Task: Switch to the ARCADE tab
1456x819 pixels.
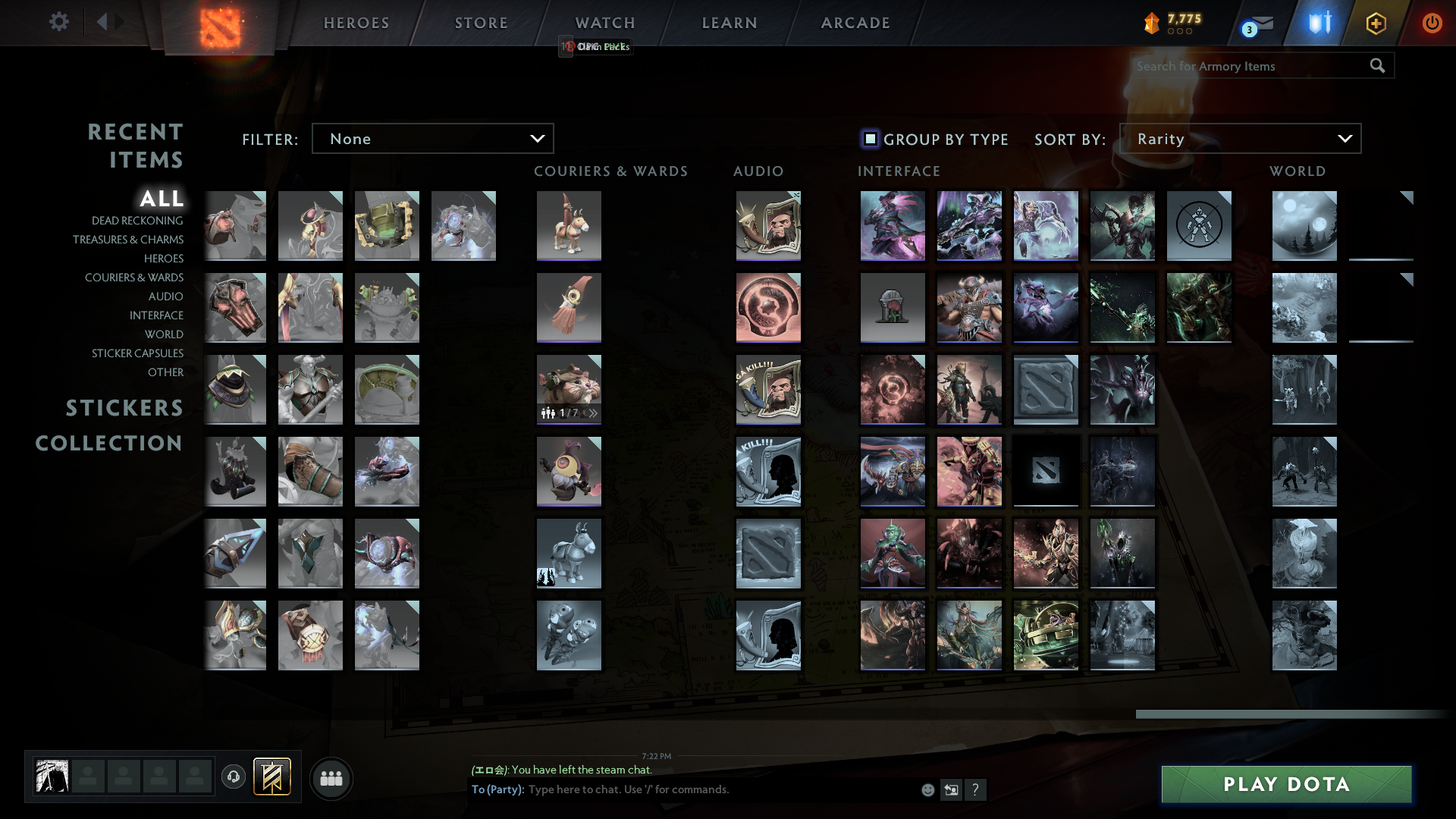Action: [x=855, y=23]
